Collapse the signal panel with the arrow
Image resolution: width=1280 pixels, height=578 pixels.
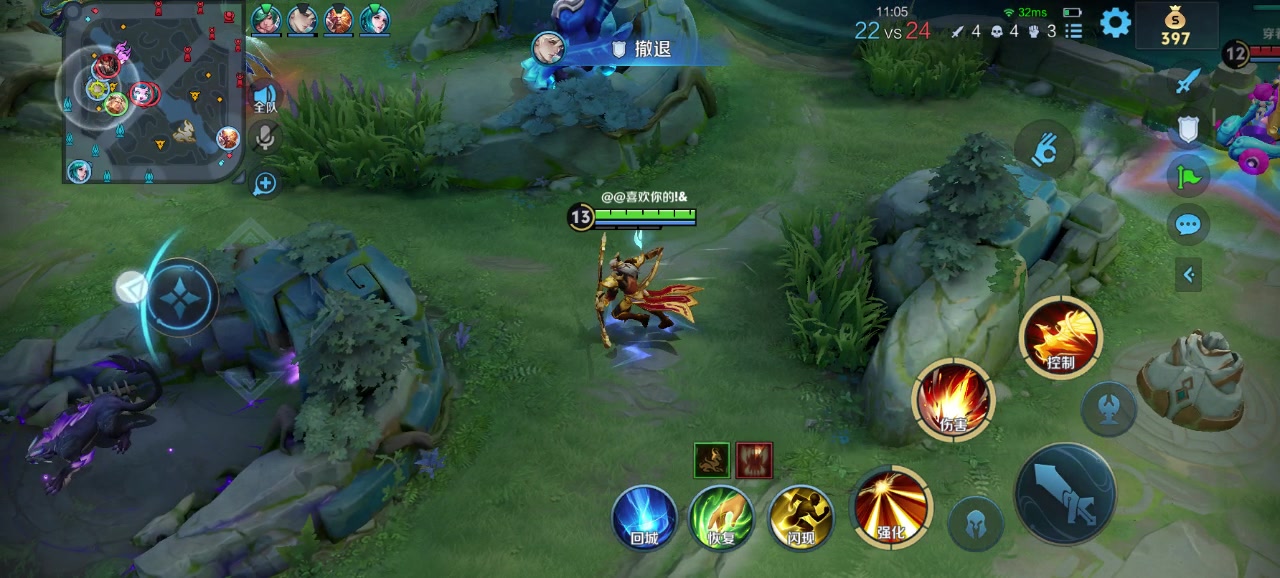[x=1188, y=274]
